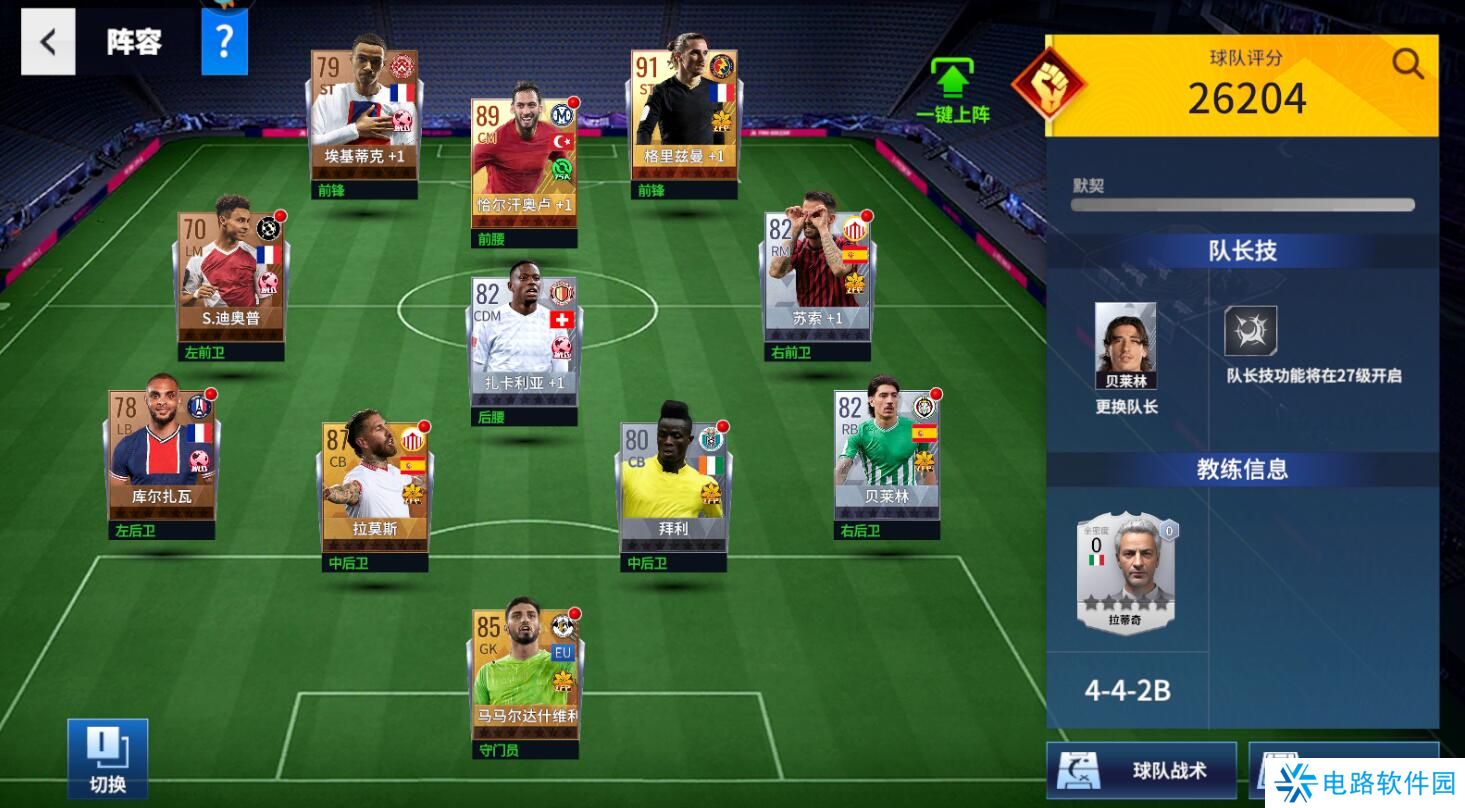Open 球队战术 team tactics
1465x808 pixels.
click(1142, 770)
